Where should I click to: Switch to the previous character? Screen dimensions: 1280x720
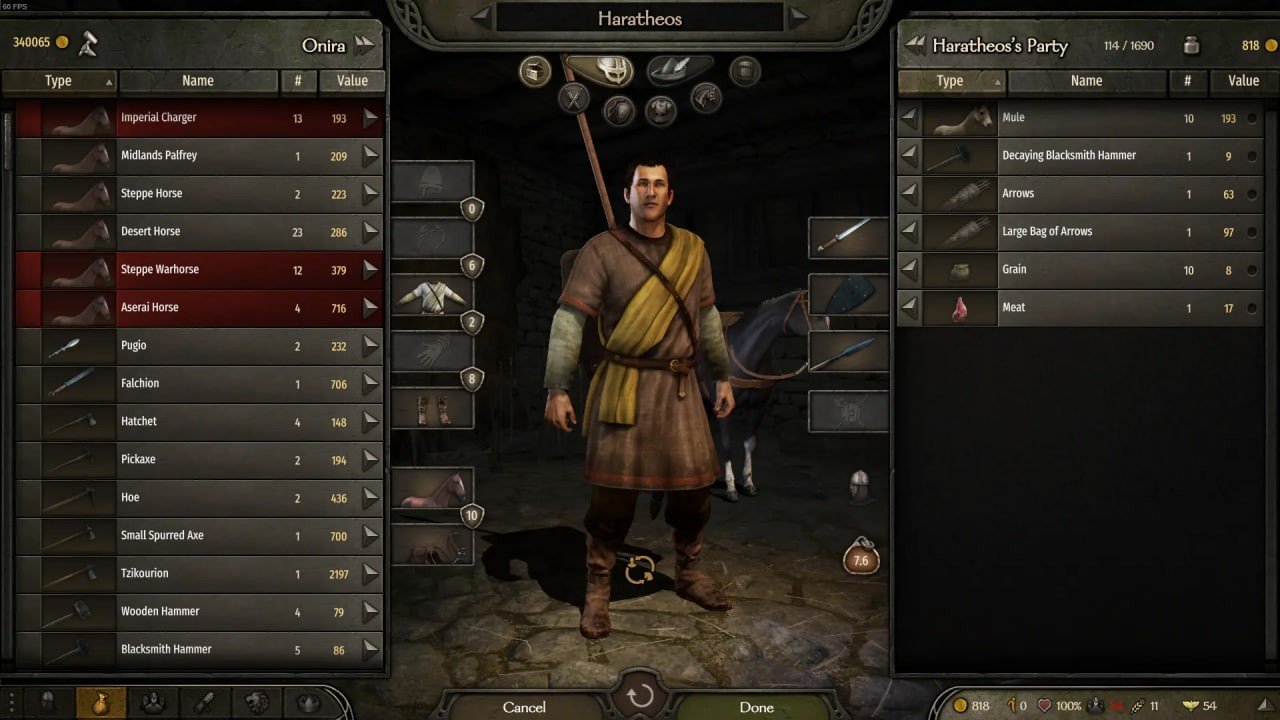point(481,16)
